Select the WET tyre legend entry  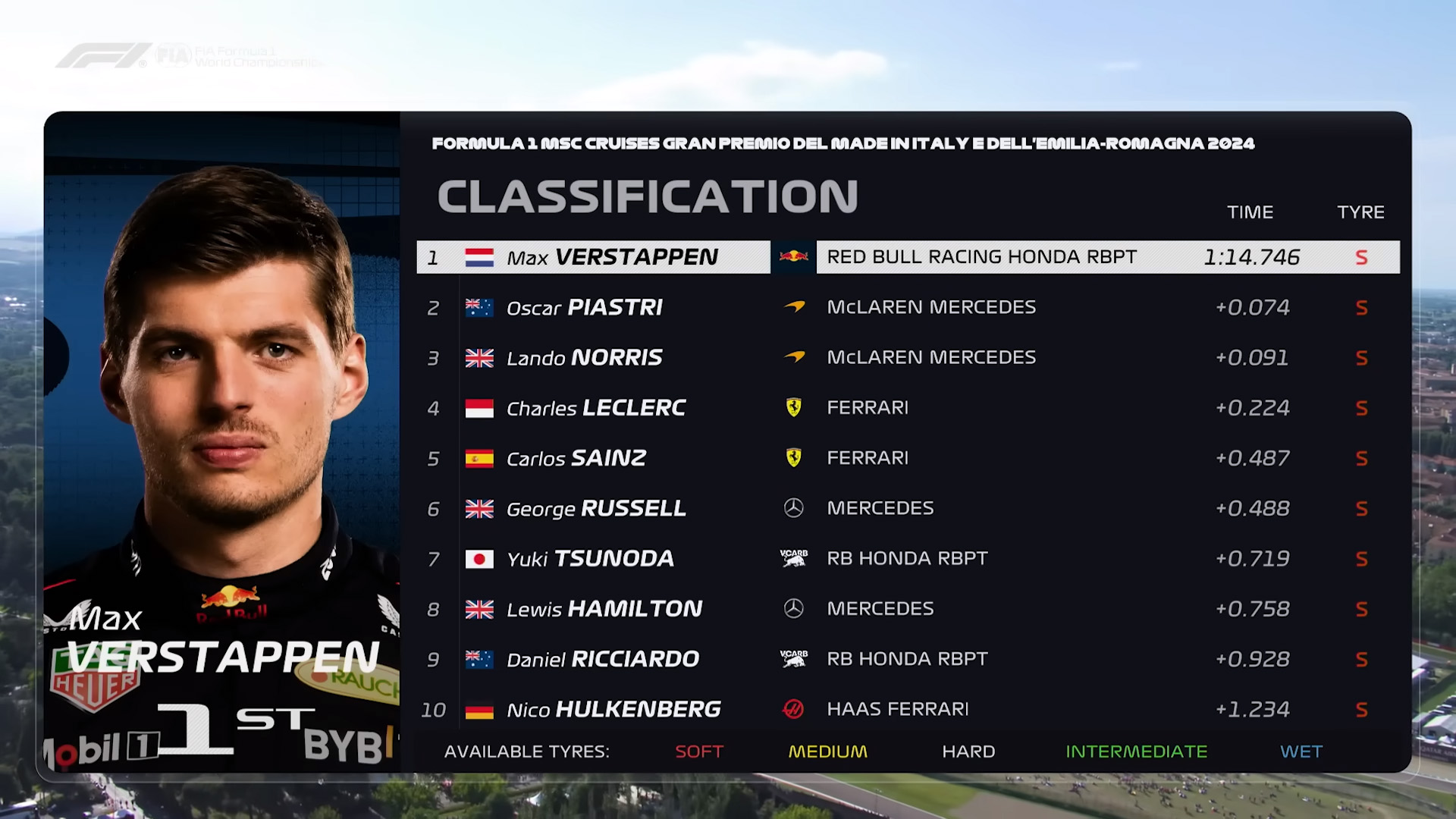tap(1301, 752)
